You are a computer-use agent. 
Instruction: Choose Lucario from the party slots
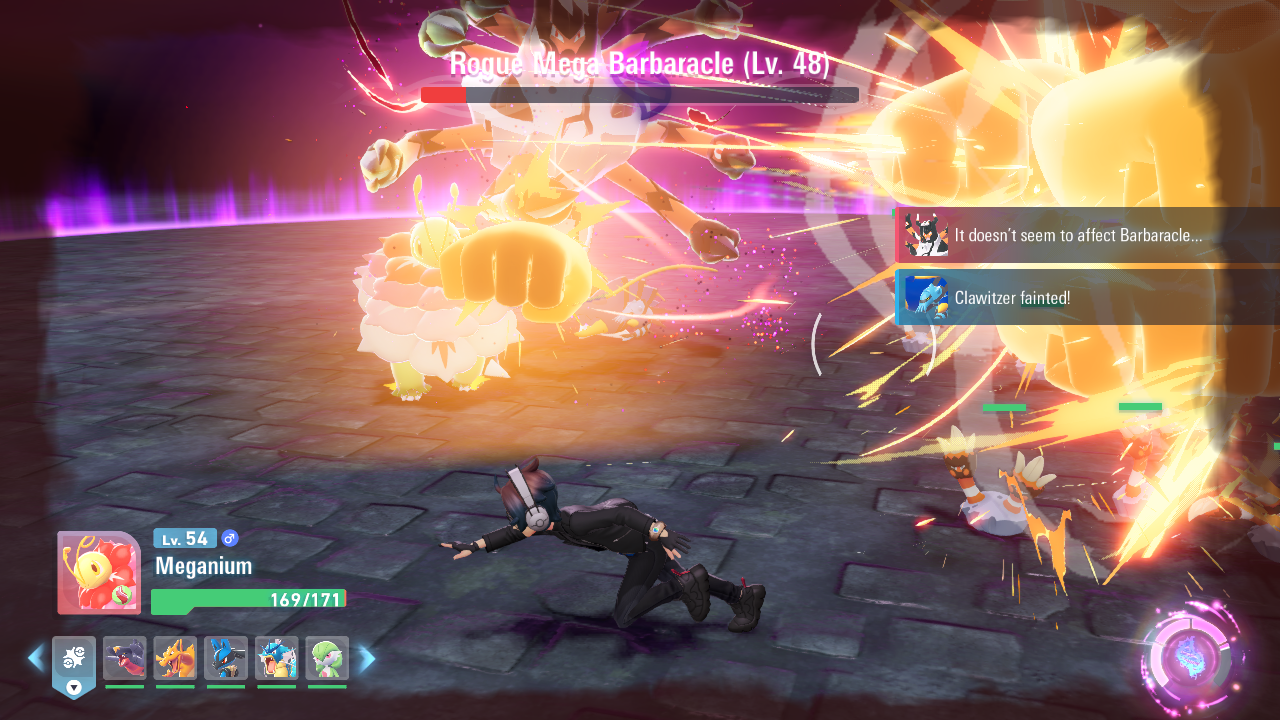click(x=226, y=658)
